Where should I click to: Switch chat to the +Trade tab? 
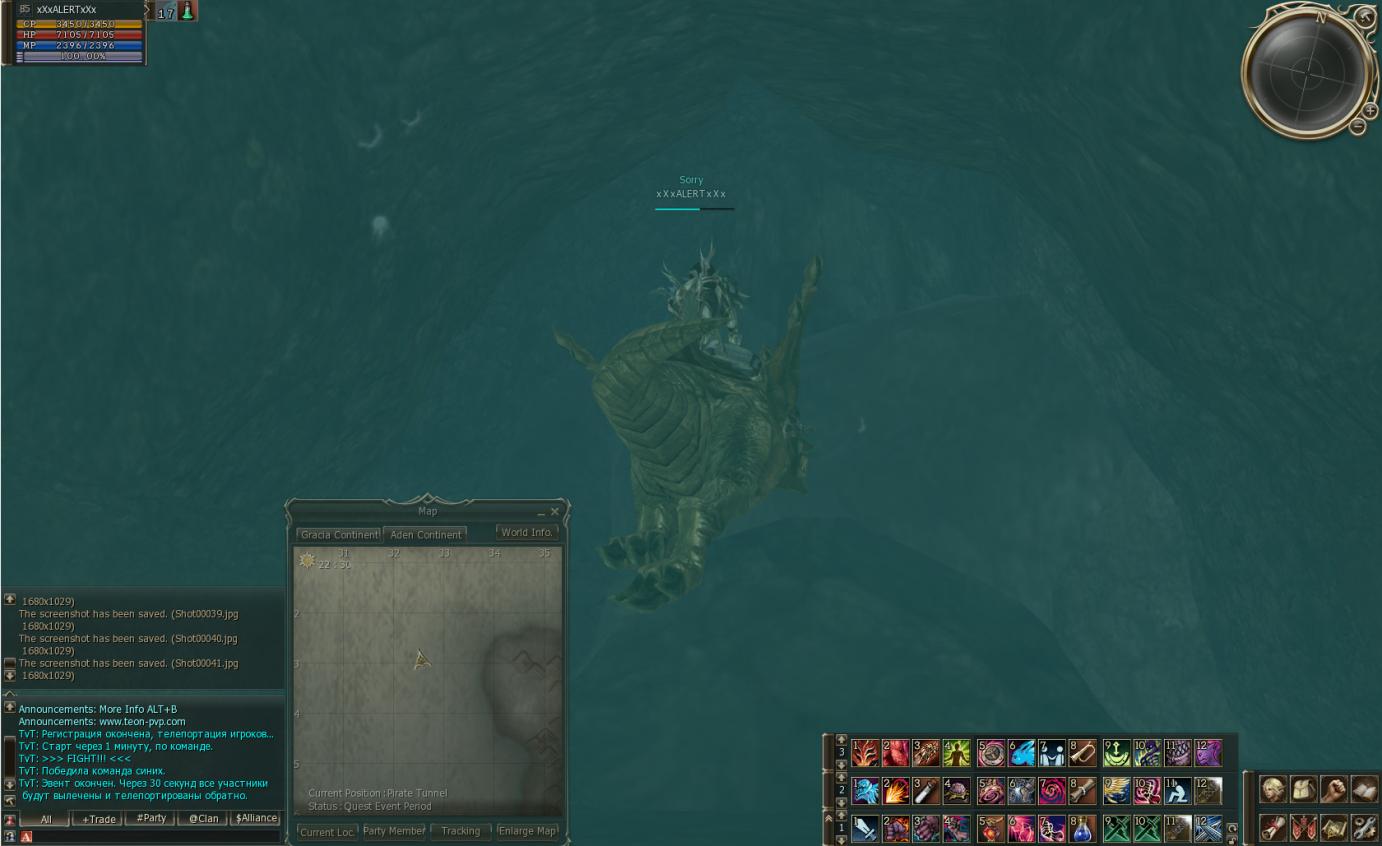tap(98, 818)
